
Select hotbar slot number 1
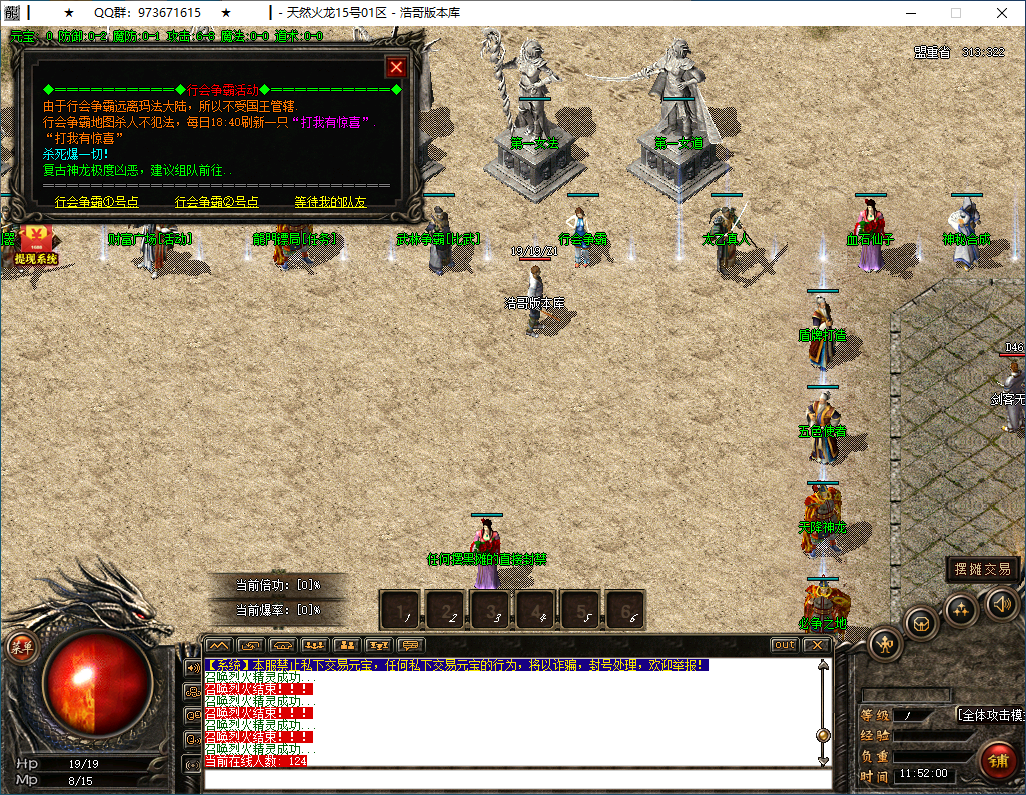[x=402, y=610]
